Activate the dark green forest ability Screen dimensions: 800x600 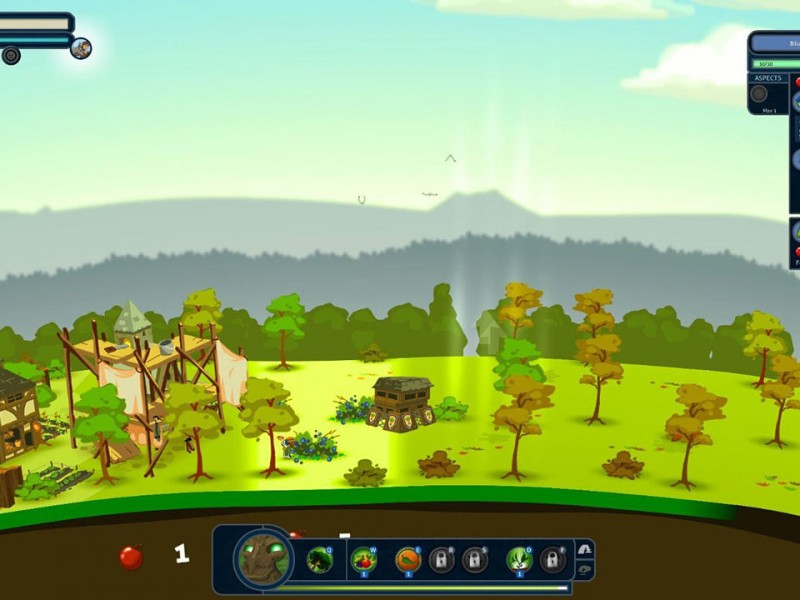coord(320,560)
